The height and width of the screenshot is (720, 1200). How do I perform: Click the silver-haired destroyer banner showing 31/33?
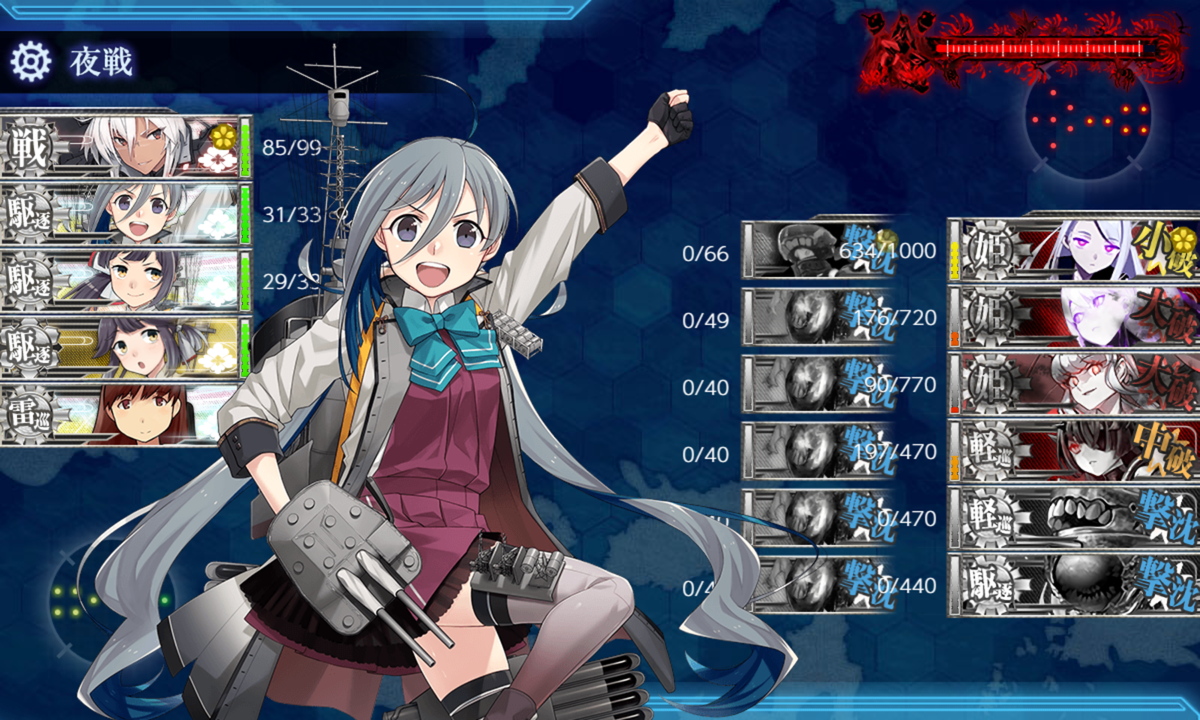point(125,214)
